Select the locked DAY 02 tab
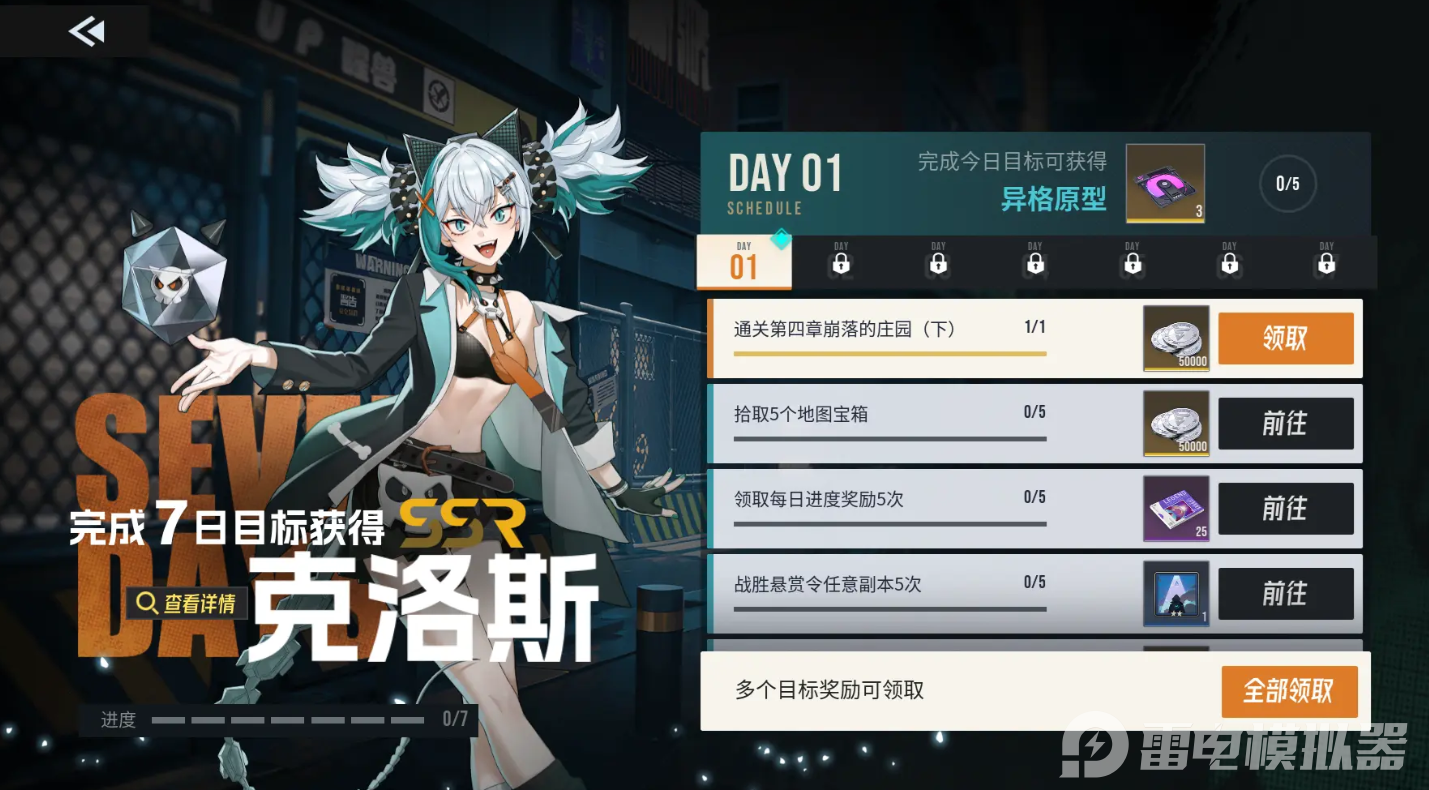The height and width of the screenshot is (790, 1429). [840, 262]
